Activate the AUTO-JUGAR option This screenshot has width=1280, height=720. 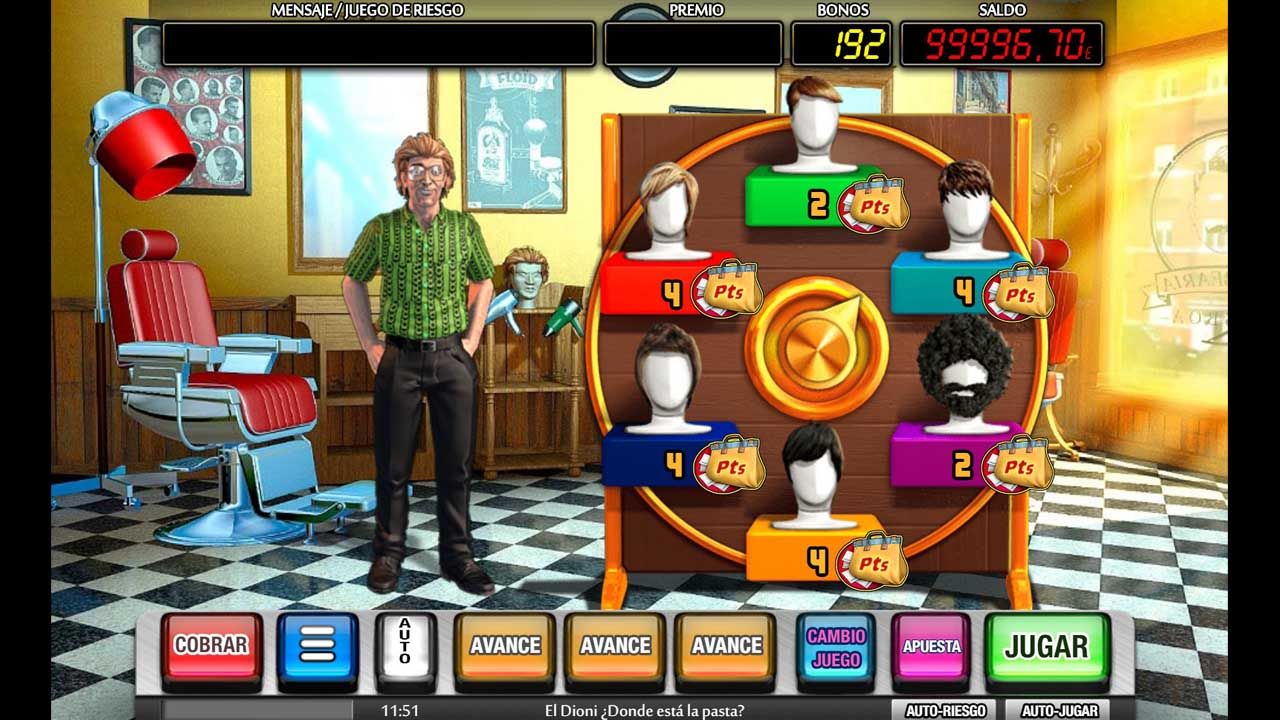(x=1059, y=711)
